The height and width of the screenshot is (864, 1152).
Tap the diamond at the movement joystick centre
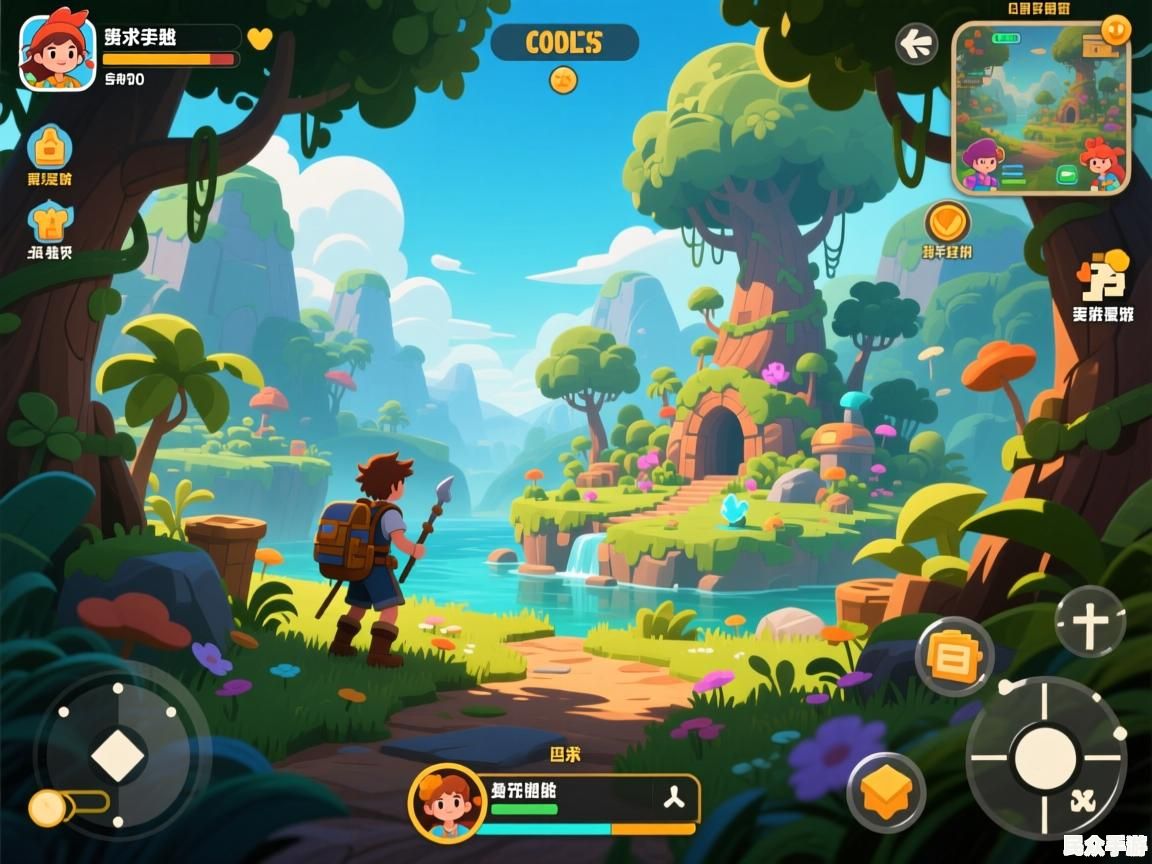119,754
